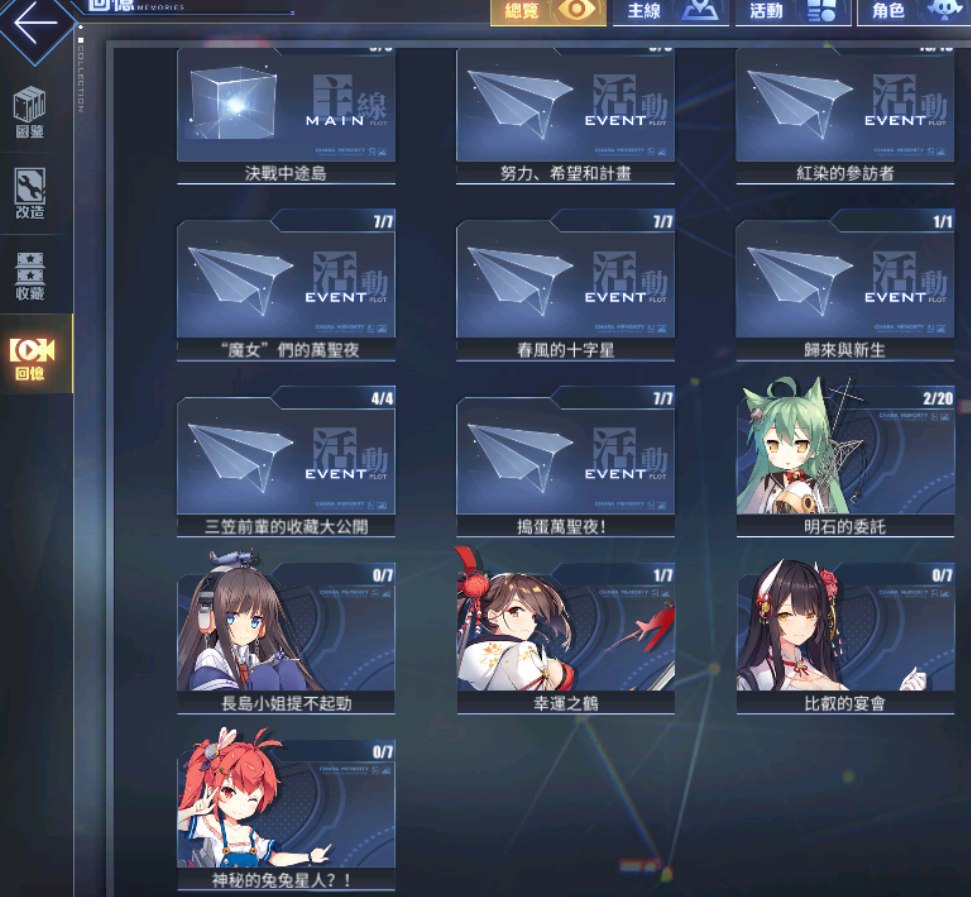Open the 春風的十字星 event memory
Viewport: 971px width, 897px height.
[x=565, y=285]
